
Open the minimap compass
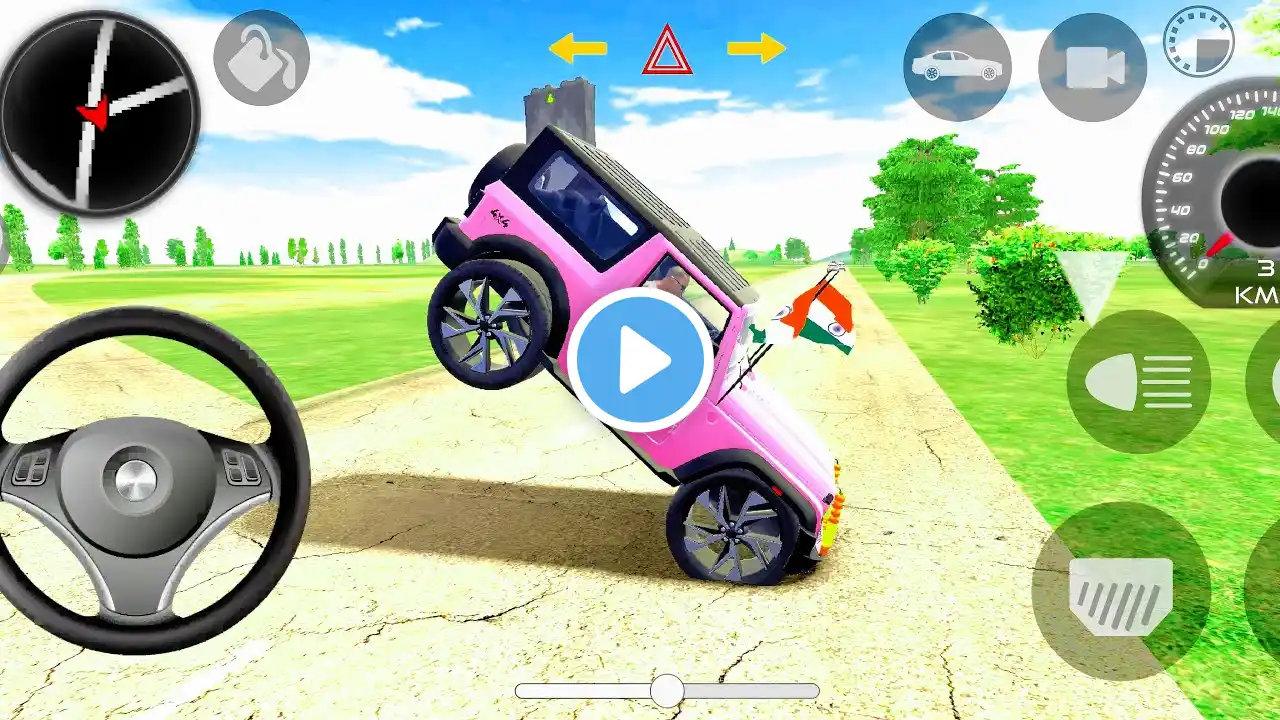(98, 112)
